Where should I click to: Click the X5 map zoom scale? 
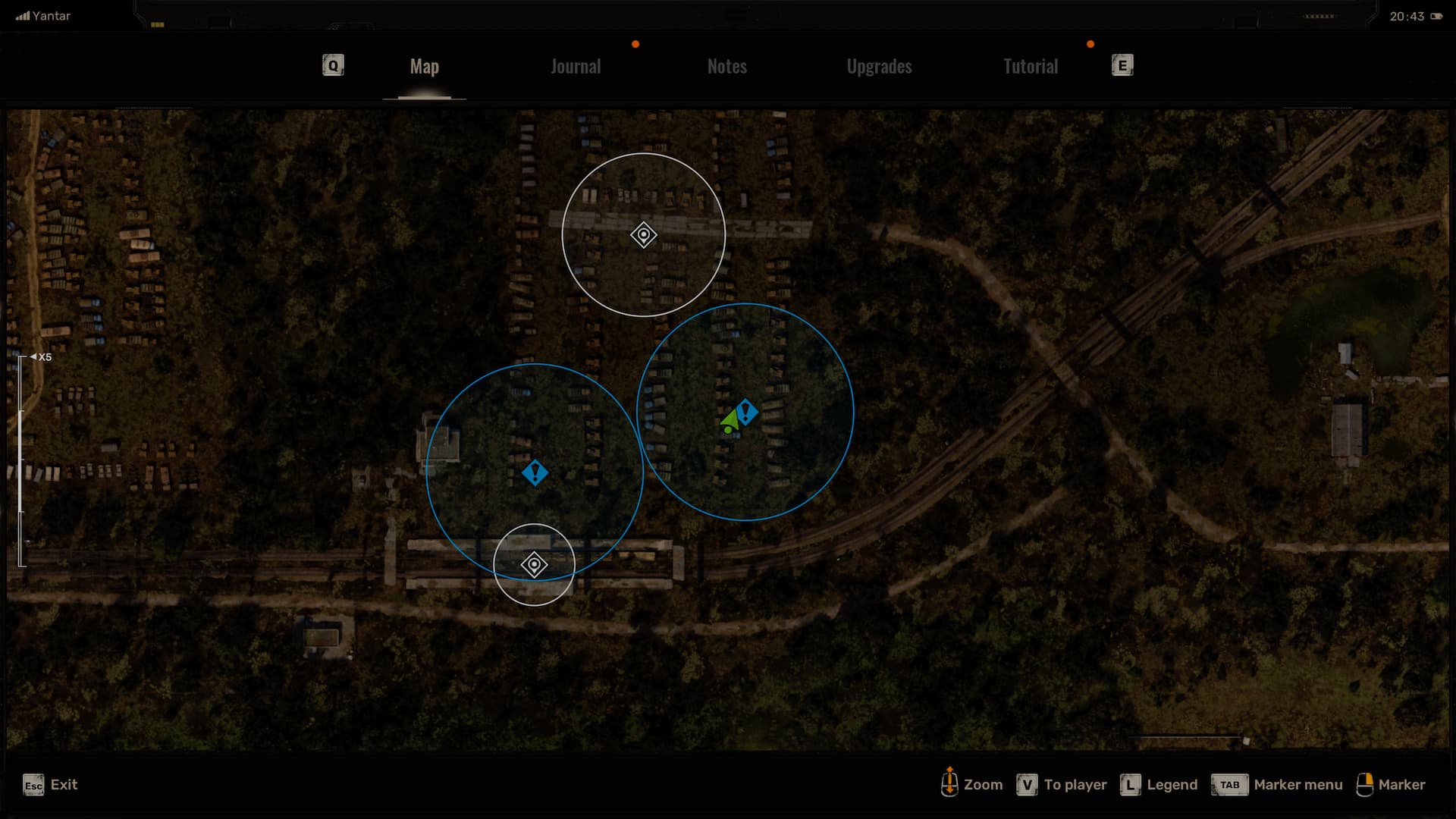pos(44,357)
